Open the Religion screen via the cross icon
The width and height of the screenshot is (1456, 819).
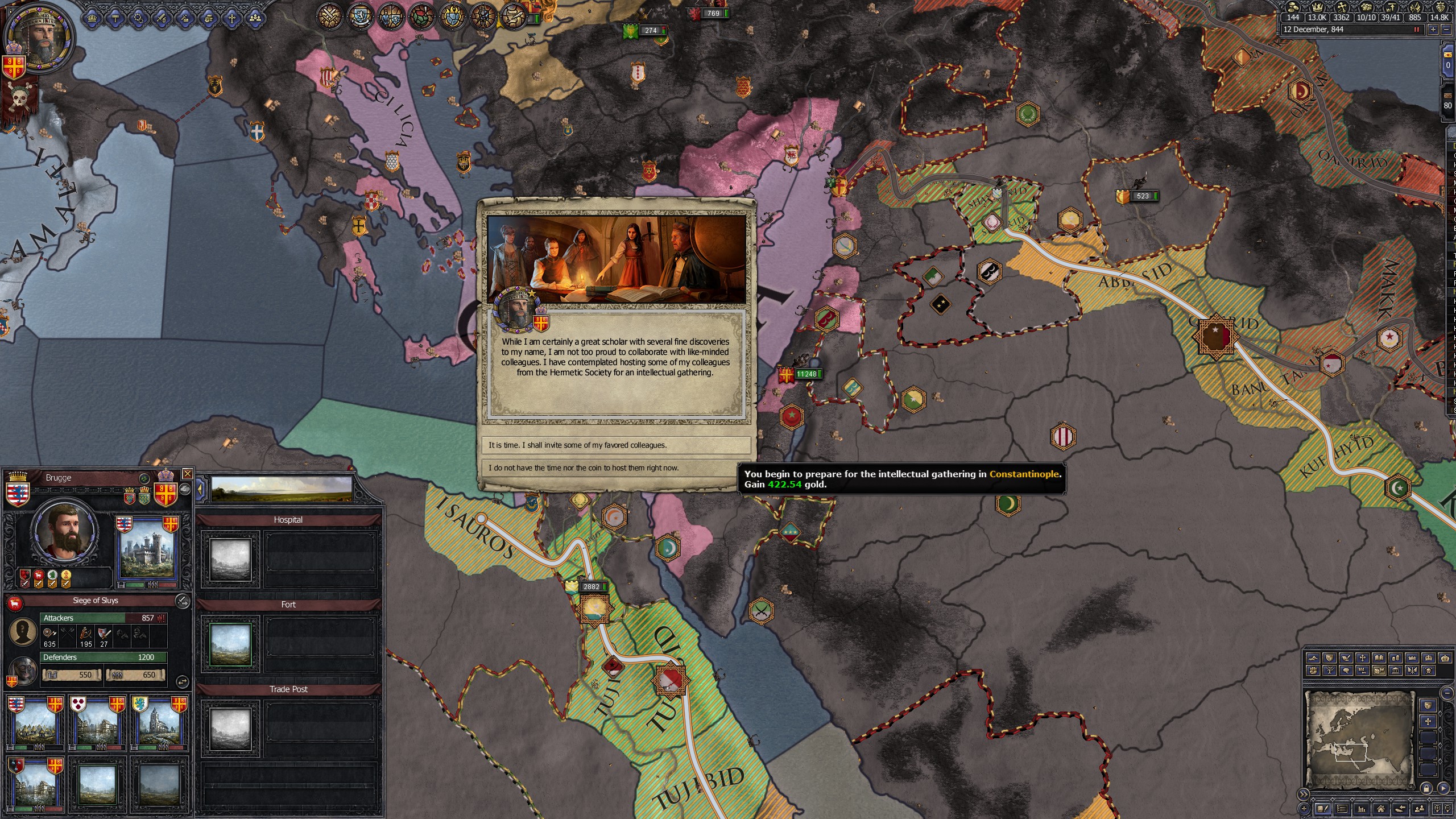point(233,17)
